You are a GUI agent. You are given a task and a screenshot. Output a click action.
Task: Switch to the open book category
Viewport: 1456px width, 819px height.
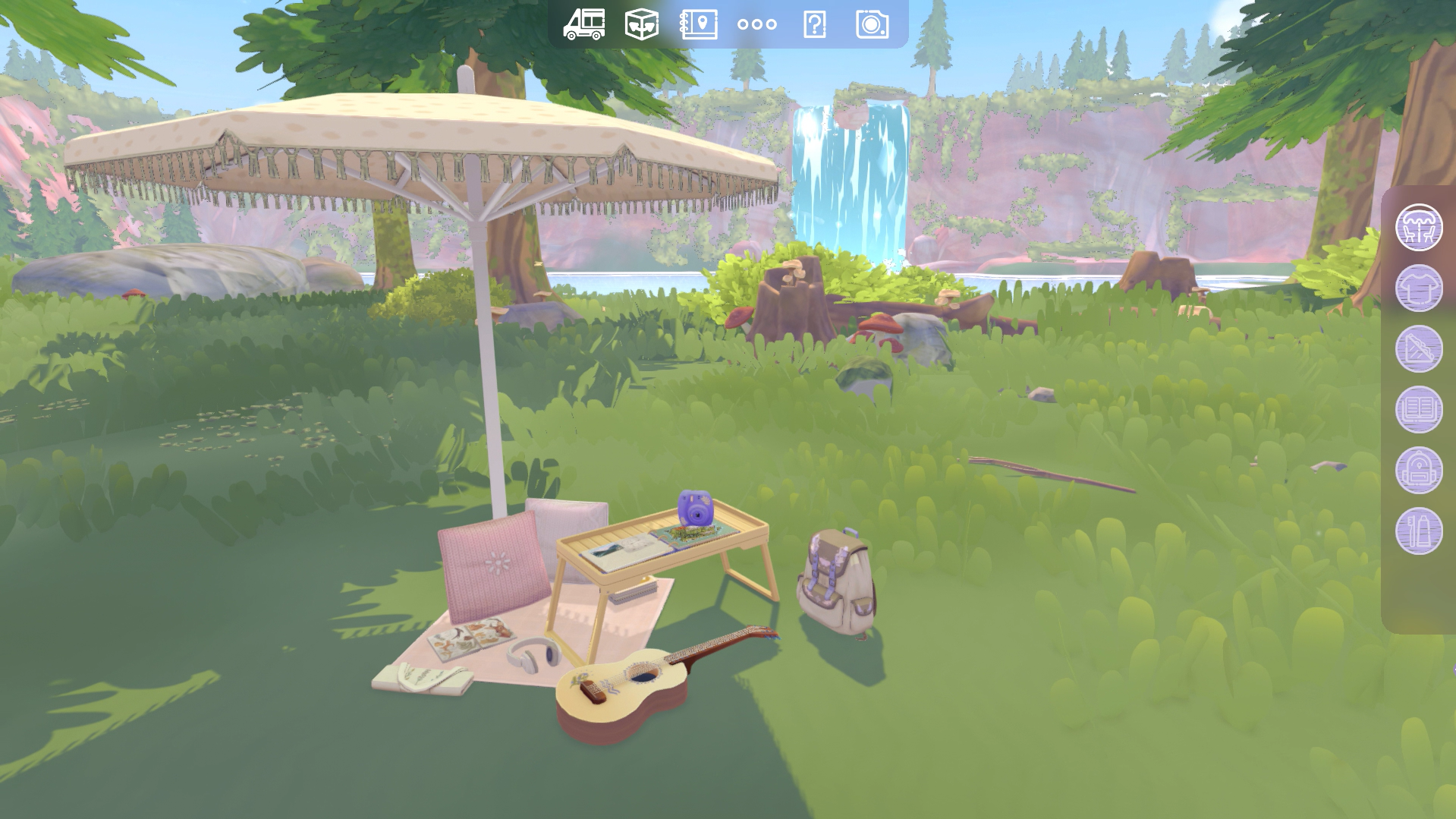point(1419,409)
